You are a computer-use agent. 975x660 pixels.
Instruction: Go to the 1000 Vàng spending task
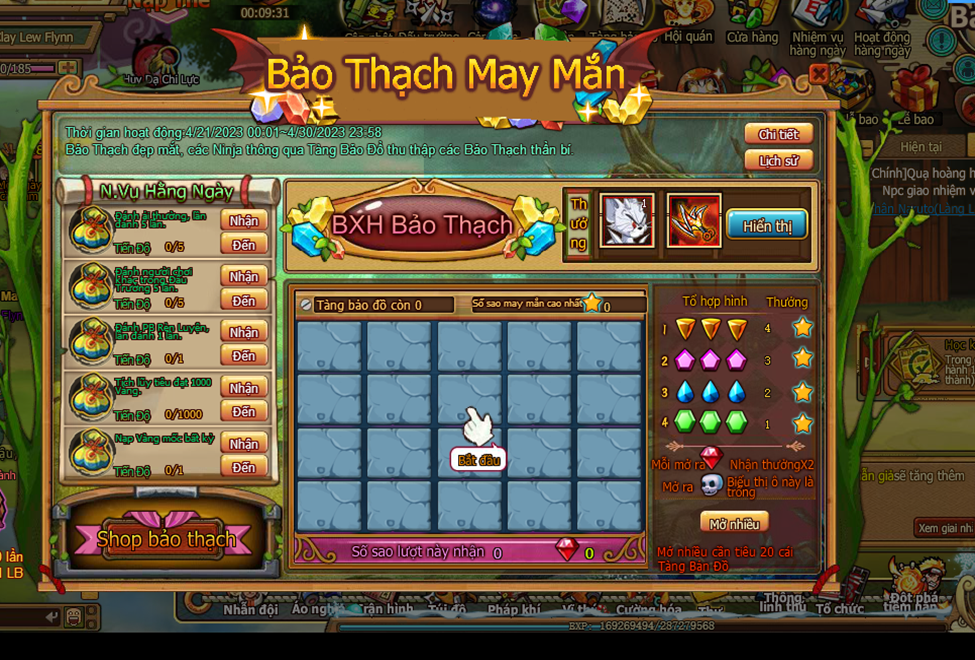[244, 412]
